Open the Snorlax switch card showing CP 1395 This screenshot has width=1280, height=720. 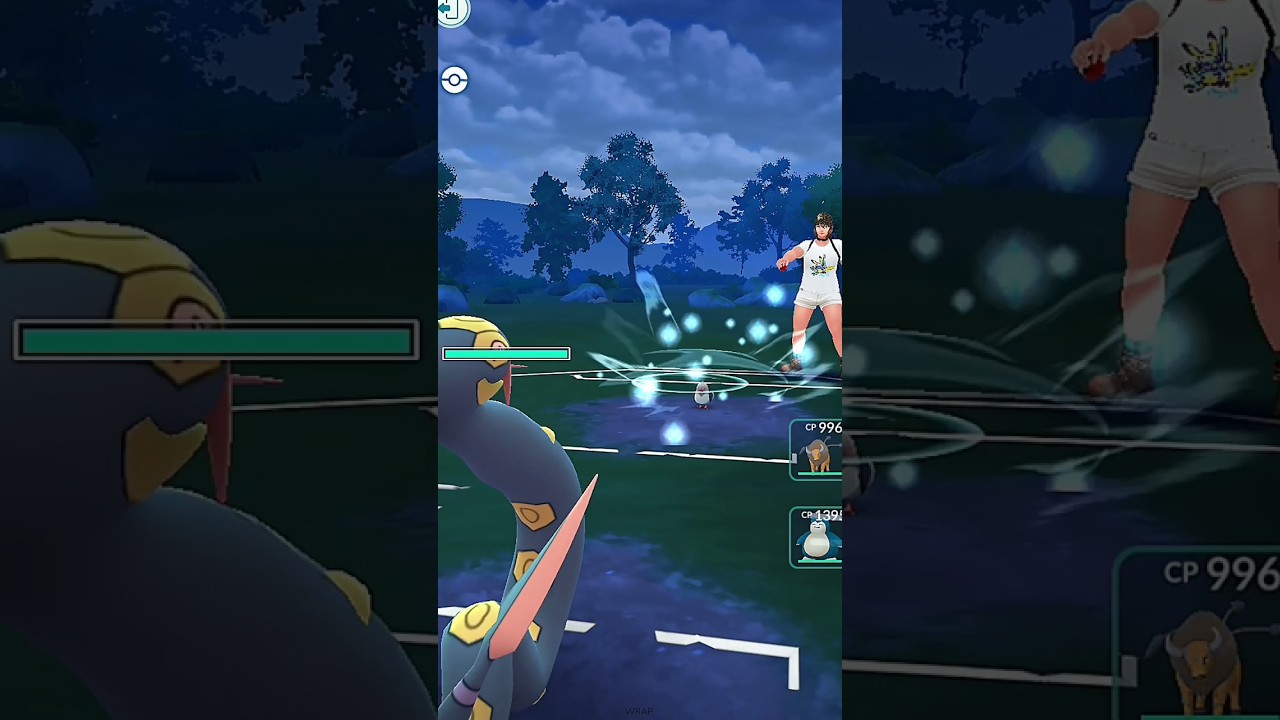pyautogui.click(x=818, y=535)
